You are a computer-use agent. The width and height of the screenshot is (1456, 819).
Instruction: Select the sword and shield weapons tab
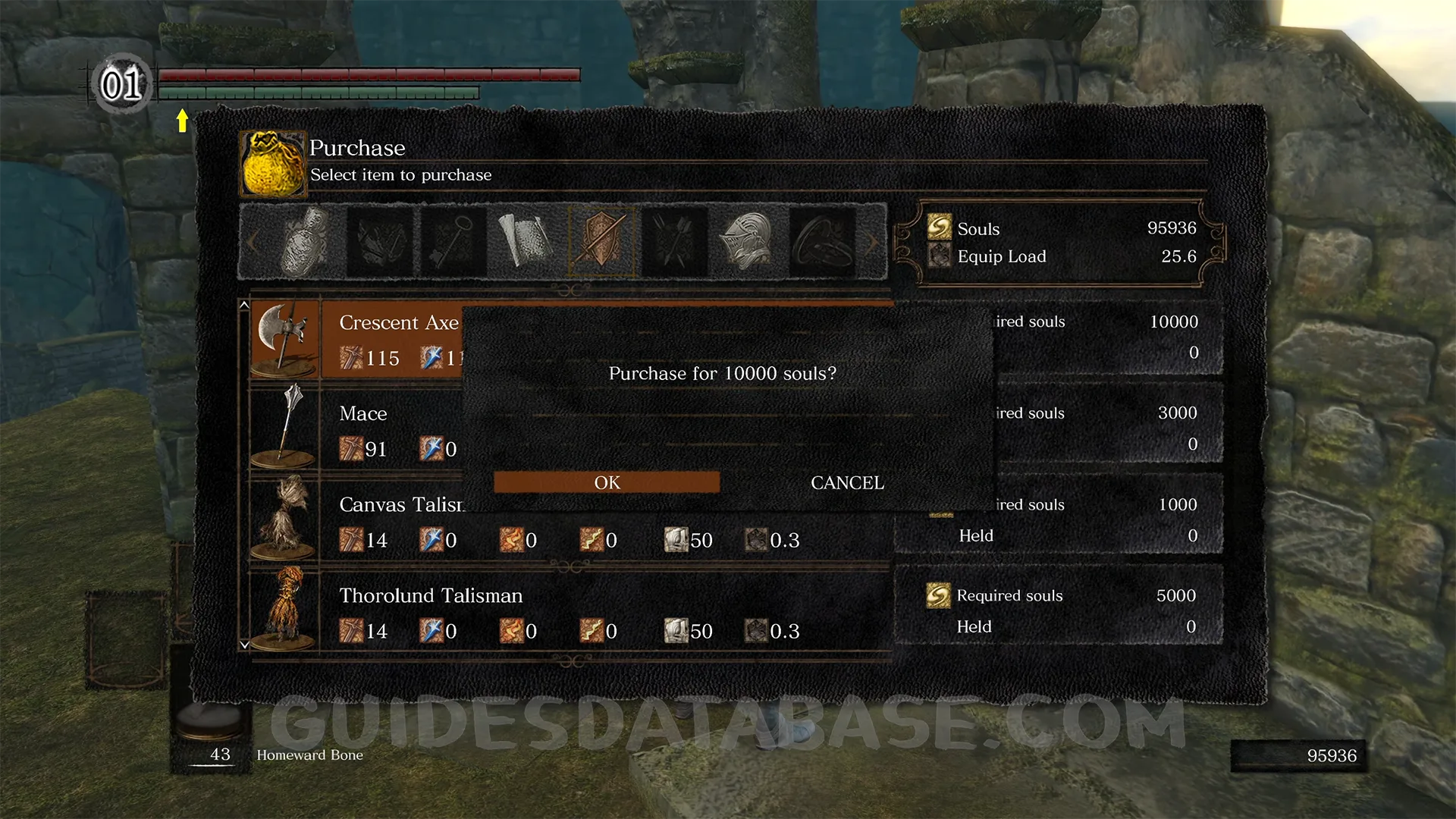pos(601,242)
